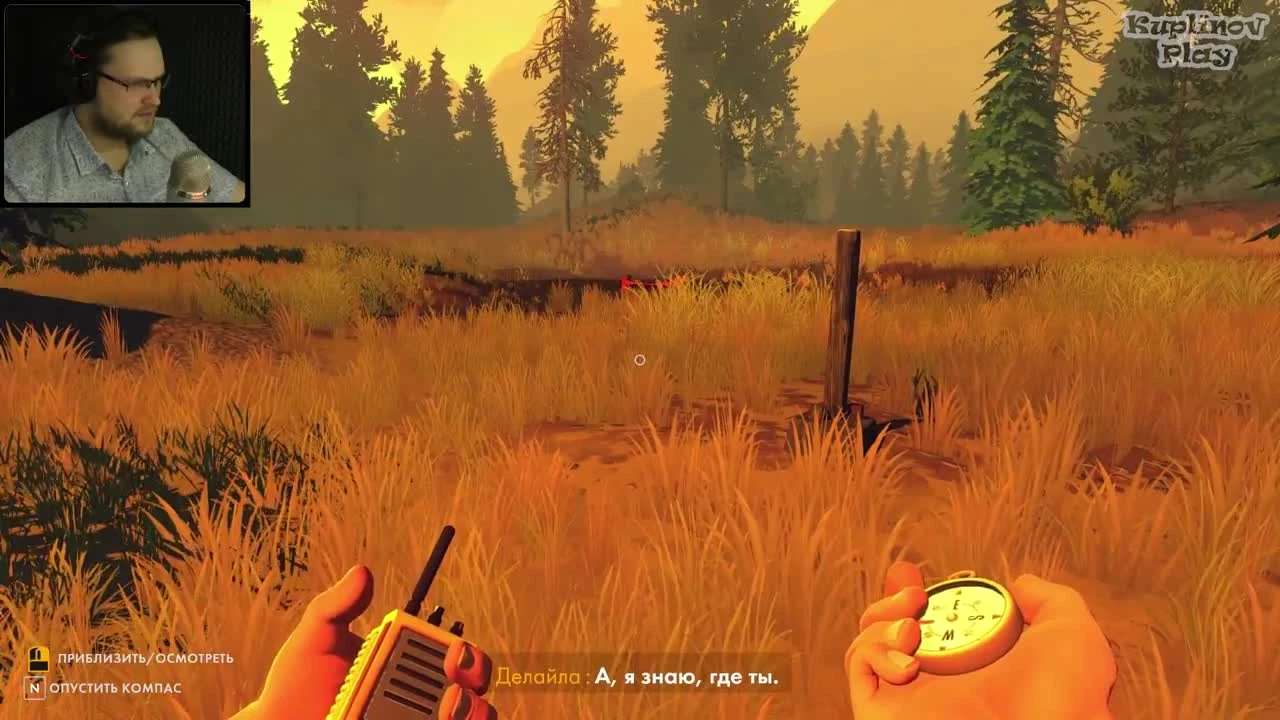Click the N key icon in prompt
The height and width of the screenshot is (720, 1280).
(x=36, y=689)
